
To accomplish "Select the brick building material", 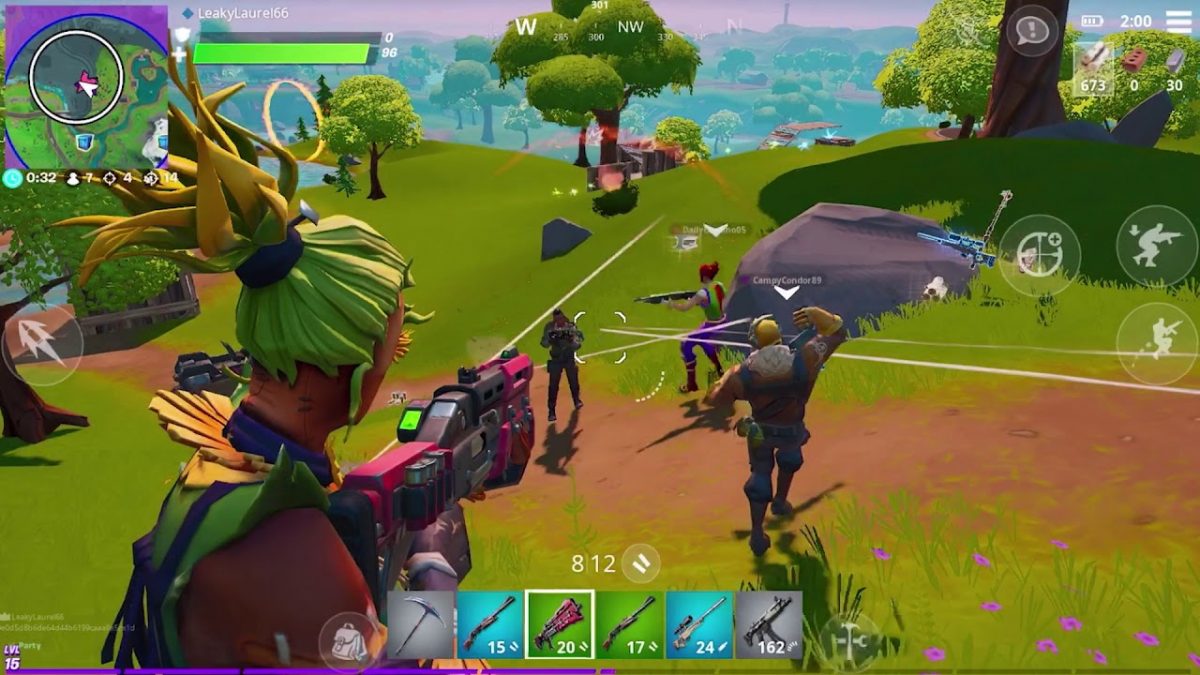I will [x=1133, y=66].
